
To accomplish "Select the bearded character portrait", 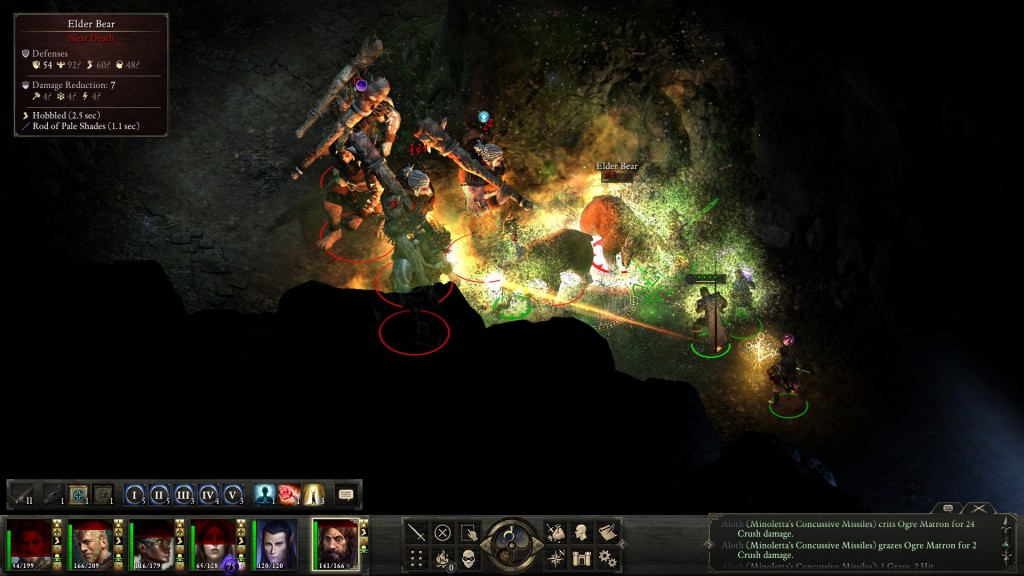I will point(336,543).
